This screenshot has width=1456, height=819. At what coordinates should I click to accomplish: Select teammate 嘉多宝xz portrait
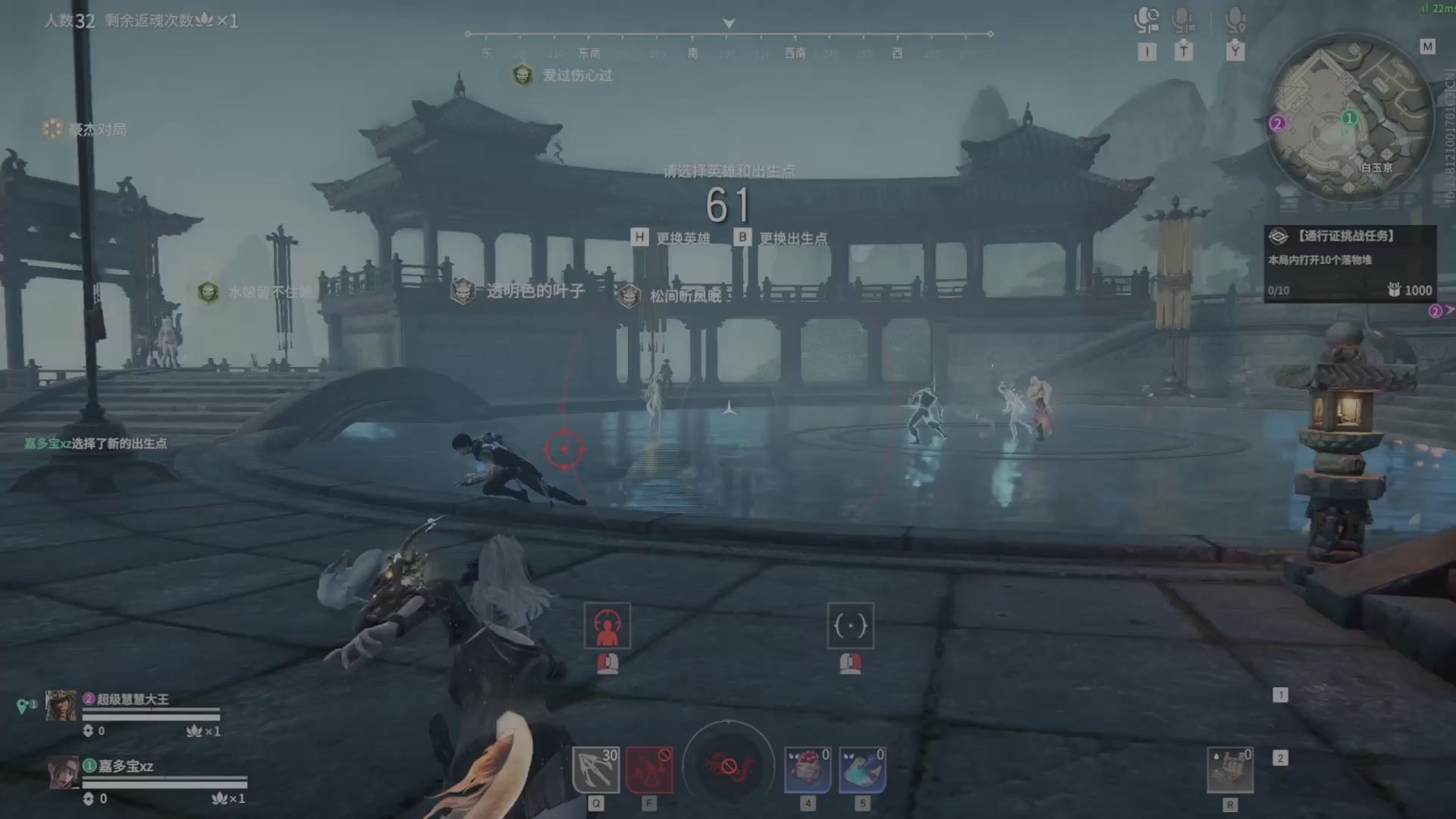tap(64, 772)
